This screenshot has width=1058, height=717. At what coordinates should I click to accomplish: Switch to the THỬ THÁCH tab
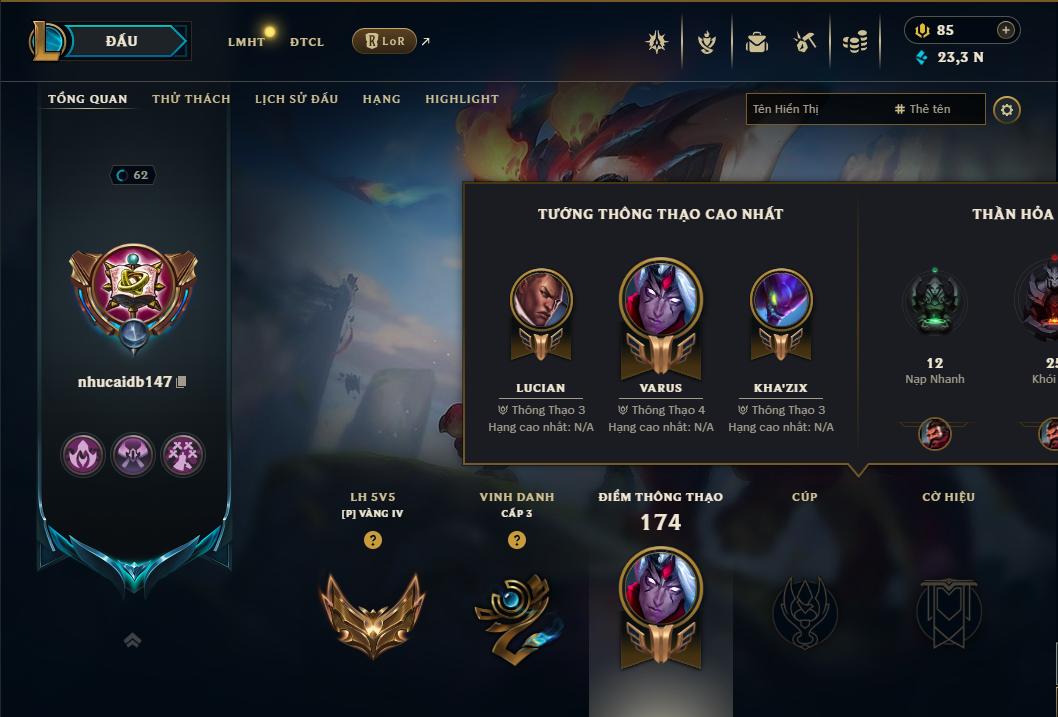point(191,99)
